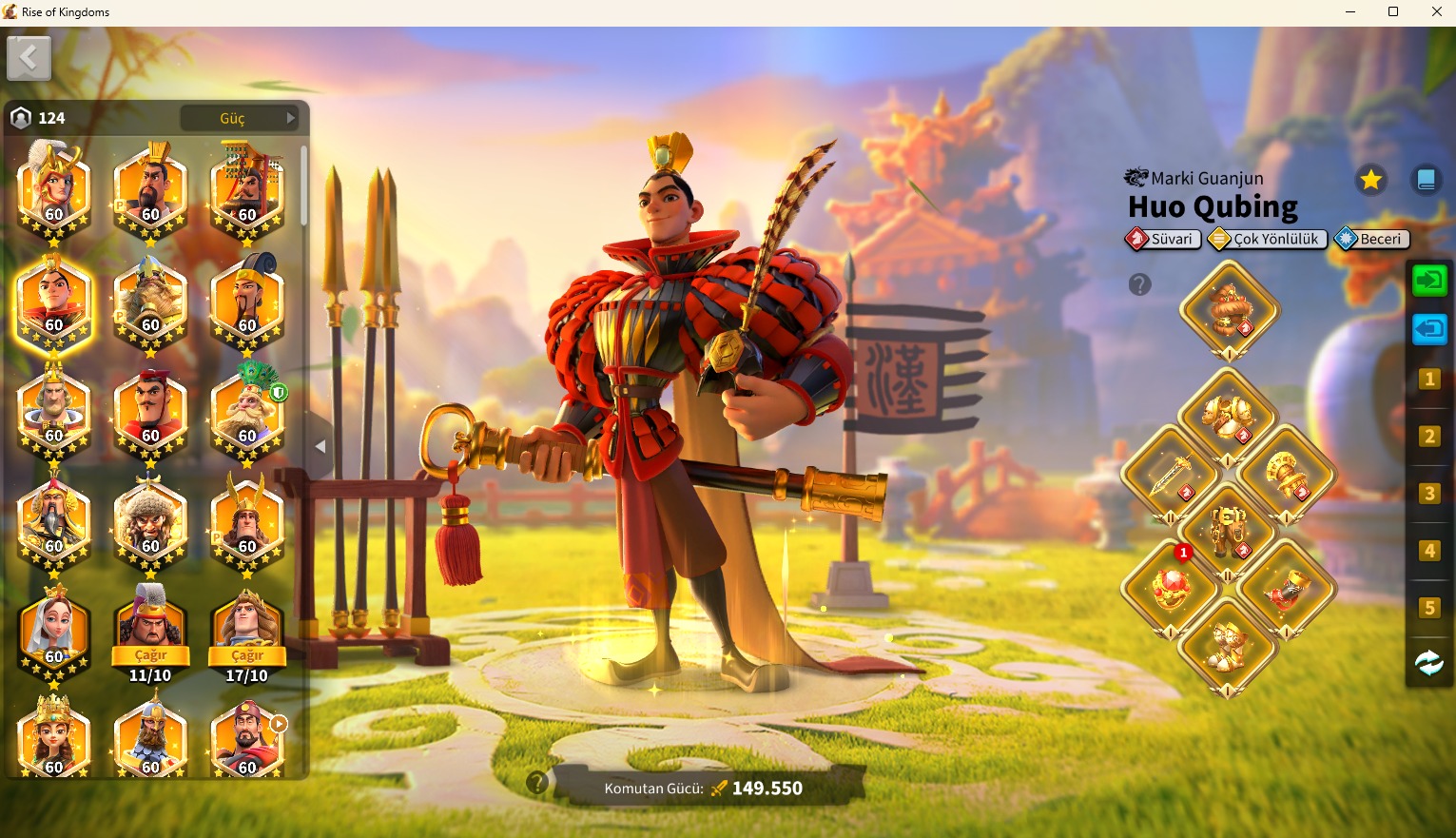Summon the commander showing 11/10 sculptures

coord(150,655)
